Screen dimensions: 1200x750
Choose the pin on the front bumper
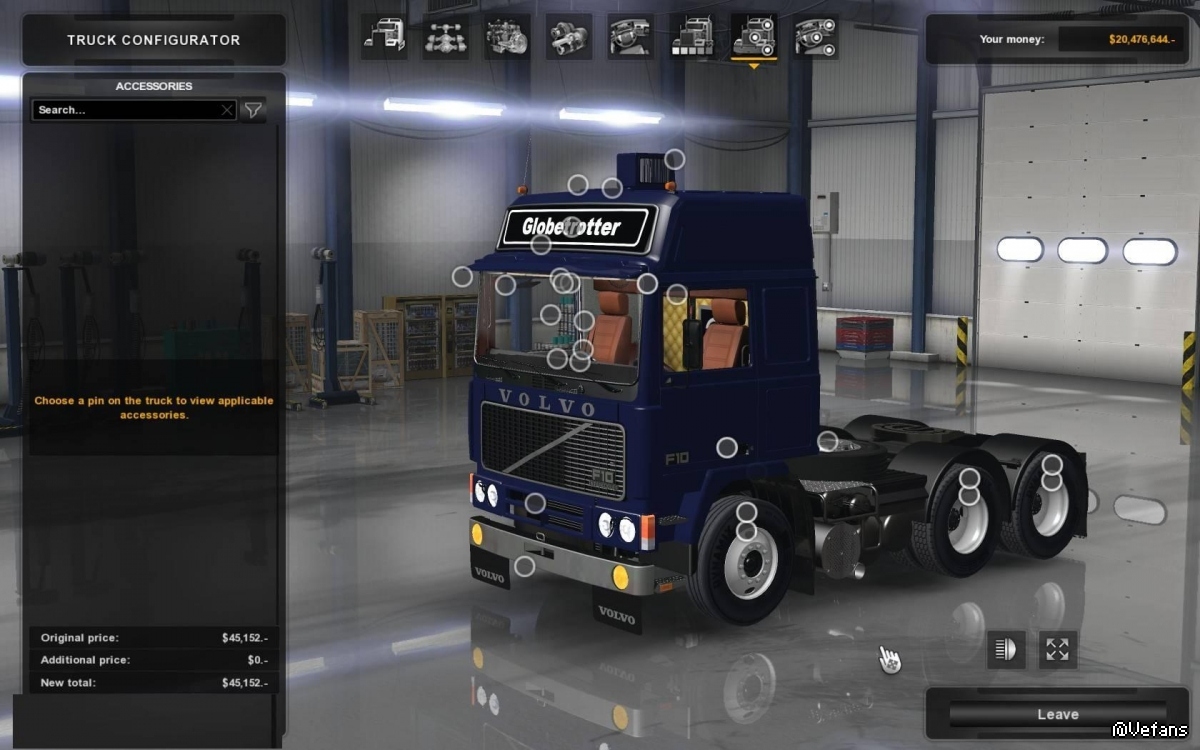(x=524, y=567)
